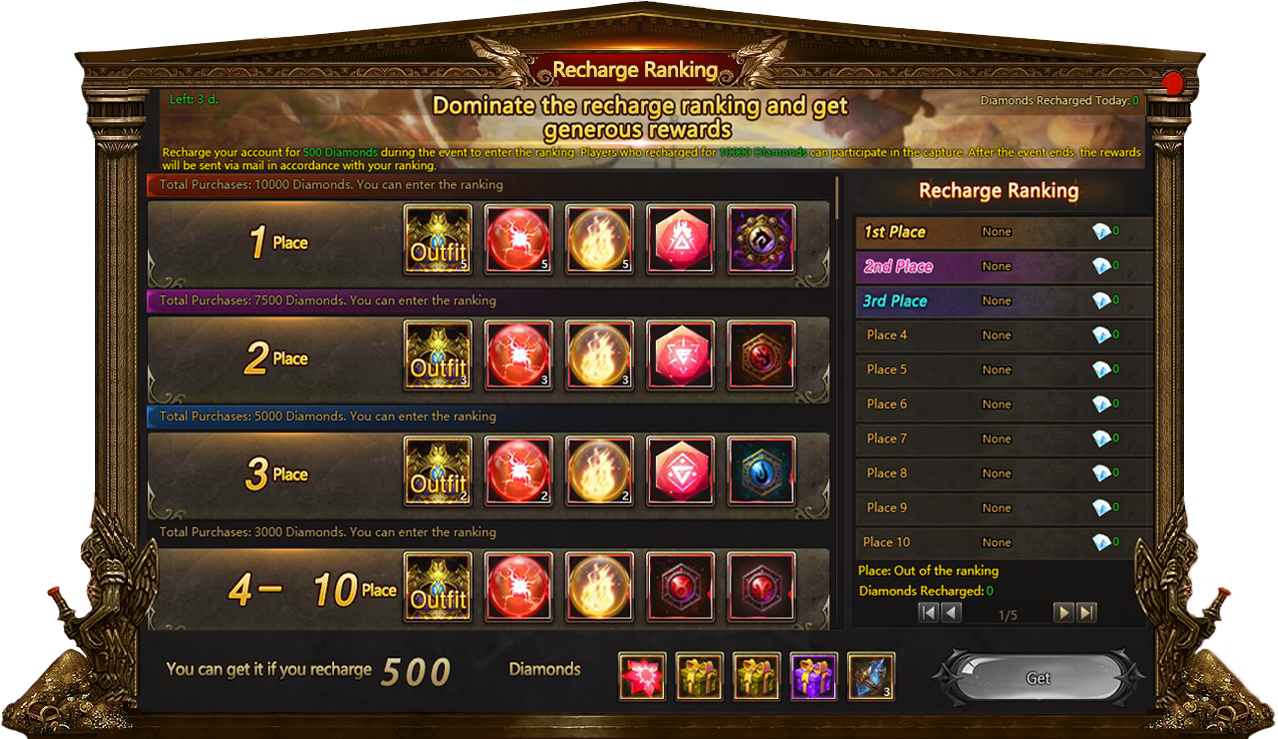
Task: Select the 2nd Place ranking row
Action: [1003, 267]
